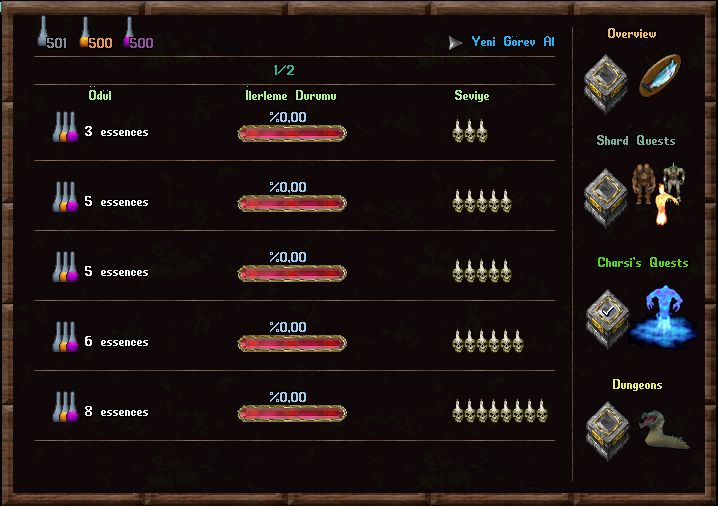Select the quest row rewarding 6 essences
Screen dimensions: 718x506
coord(293,342)
